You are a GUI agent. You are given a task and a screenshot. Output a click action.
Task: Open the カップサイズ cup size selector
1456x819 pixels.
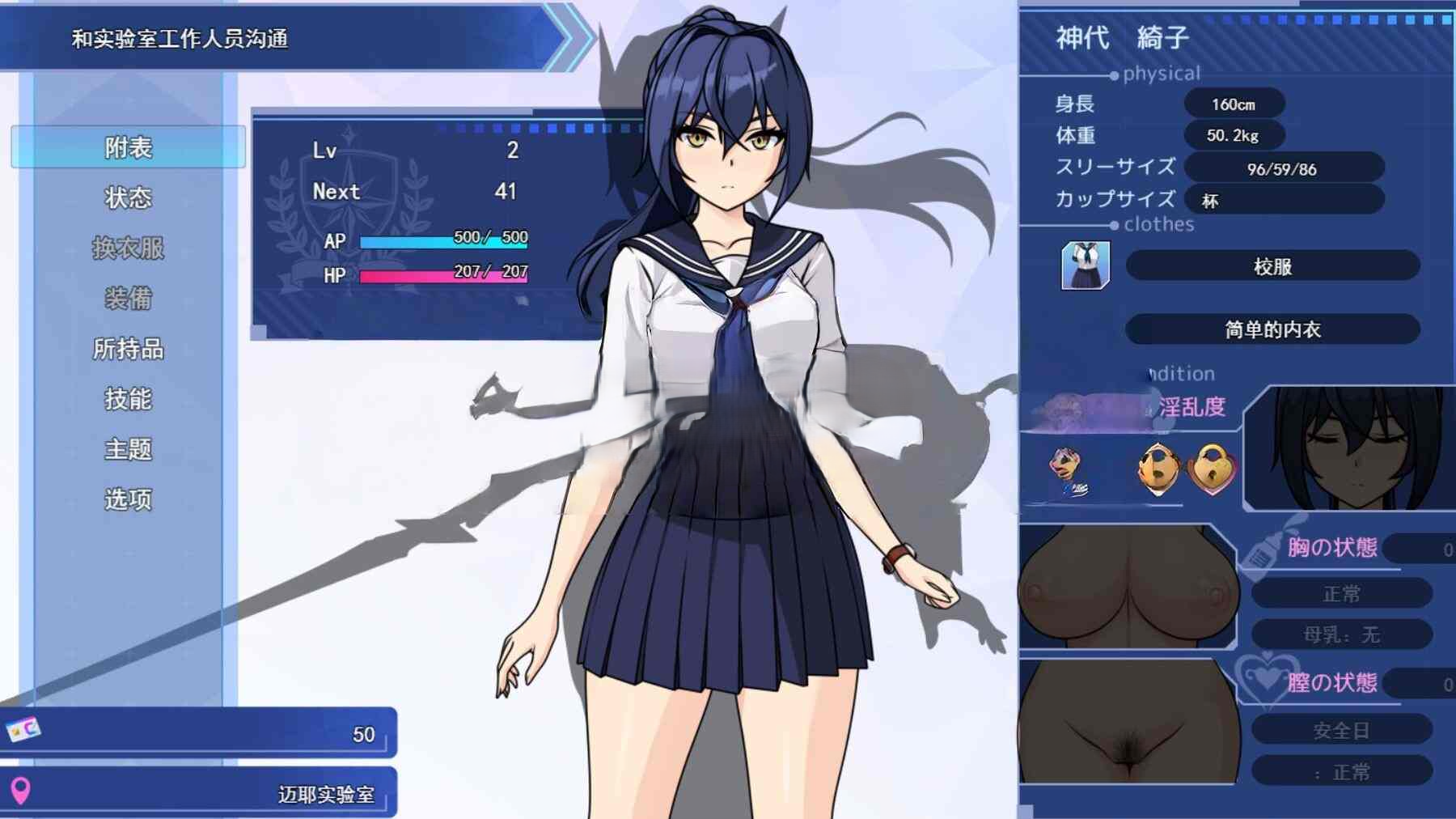click(1284, 200)
